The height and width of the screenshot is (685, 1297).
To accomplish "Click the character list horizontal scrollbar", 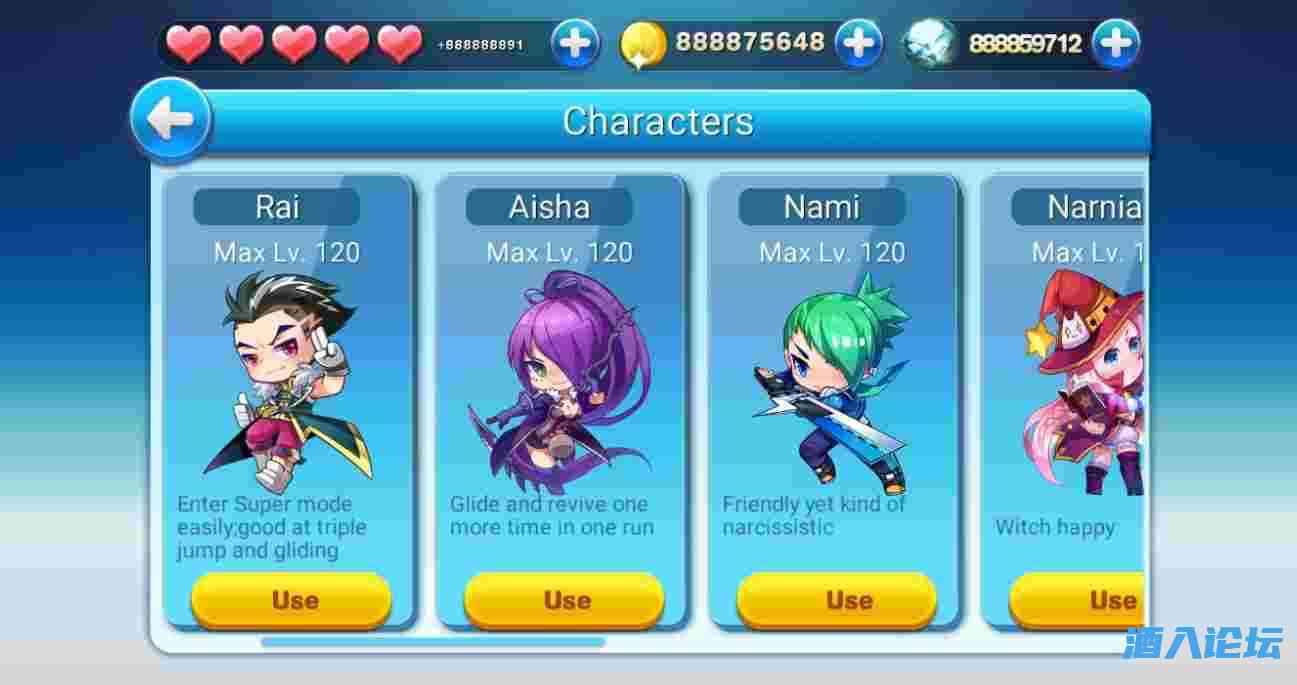I will coord(433,642).
